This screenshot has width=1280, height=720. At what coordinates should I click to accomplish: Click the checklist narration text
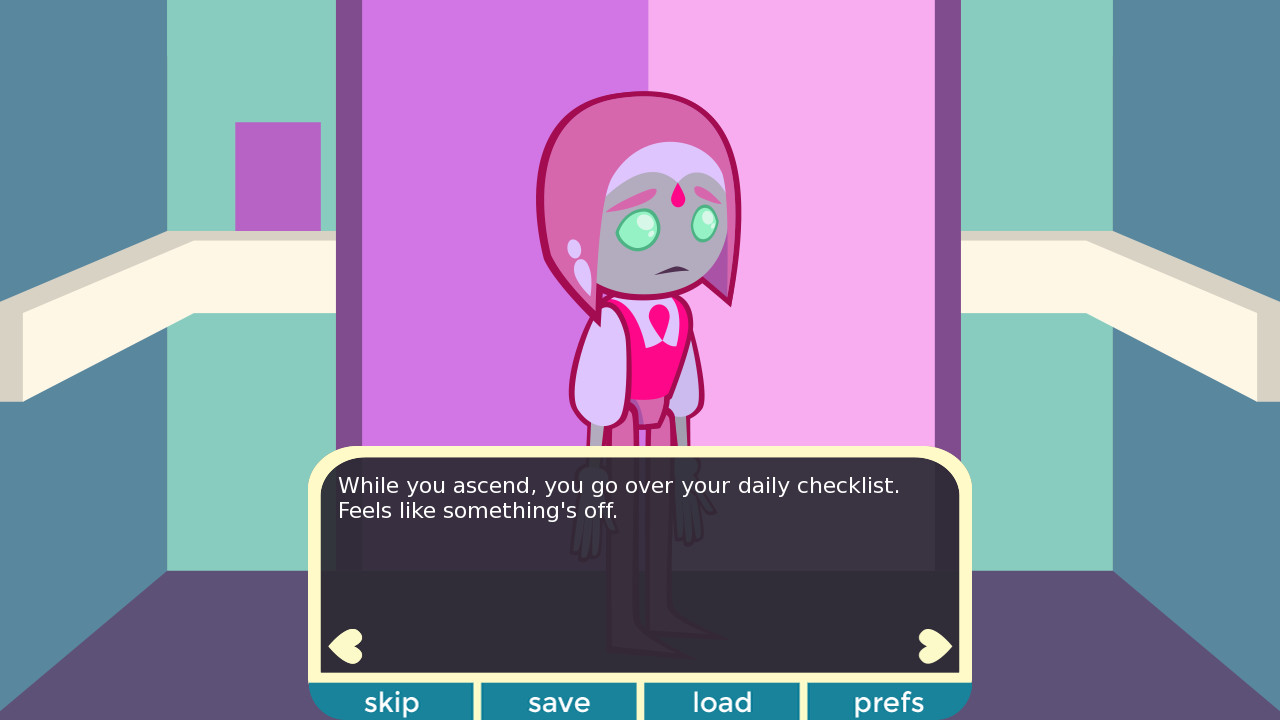[618, 498]
